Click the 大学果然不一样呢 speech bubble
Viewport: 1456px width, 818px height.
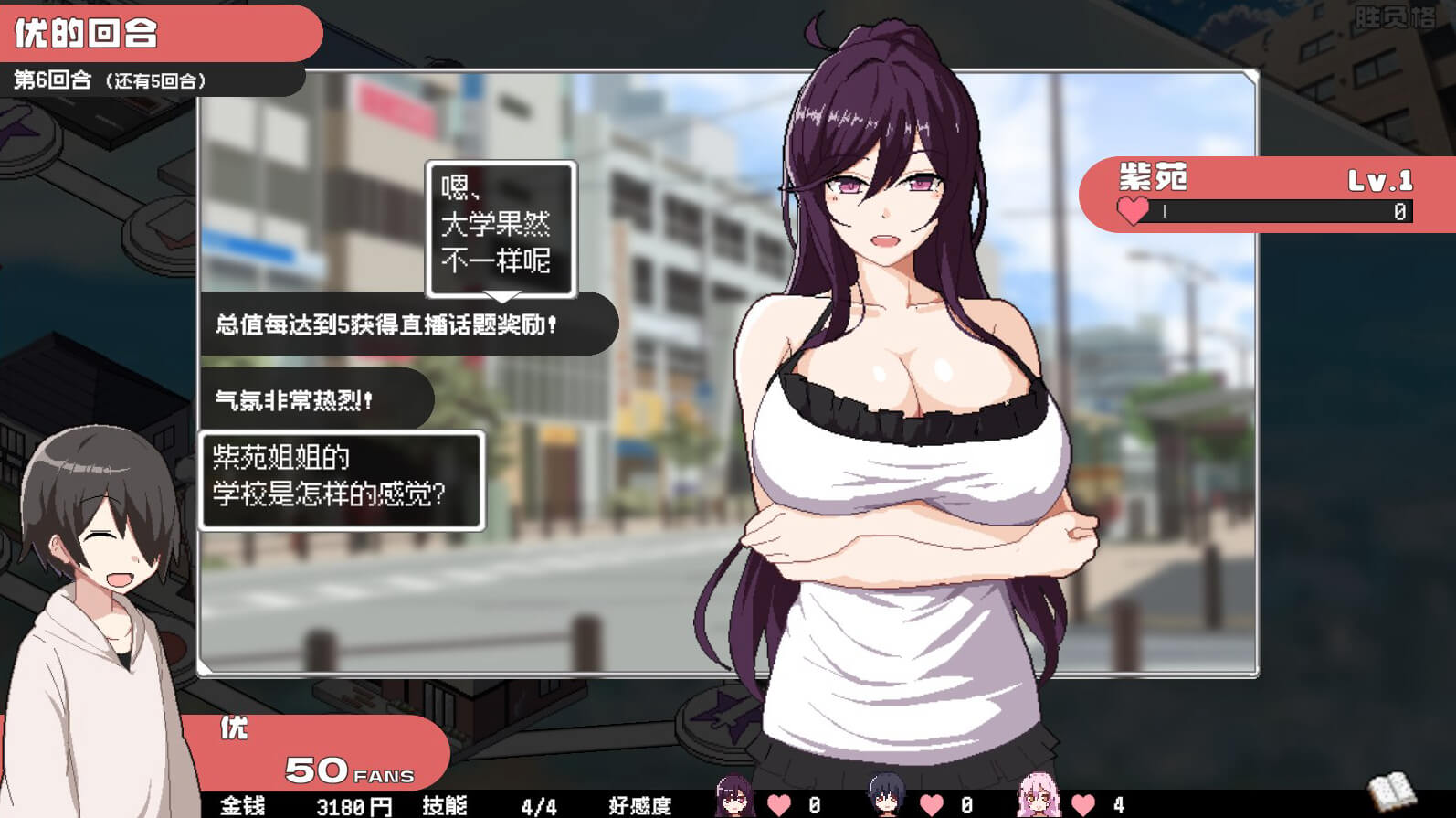(500, 228)
